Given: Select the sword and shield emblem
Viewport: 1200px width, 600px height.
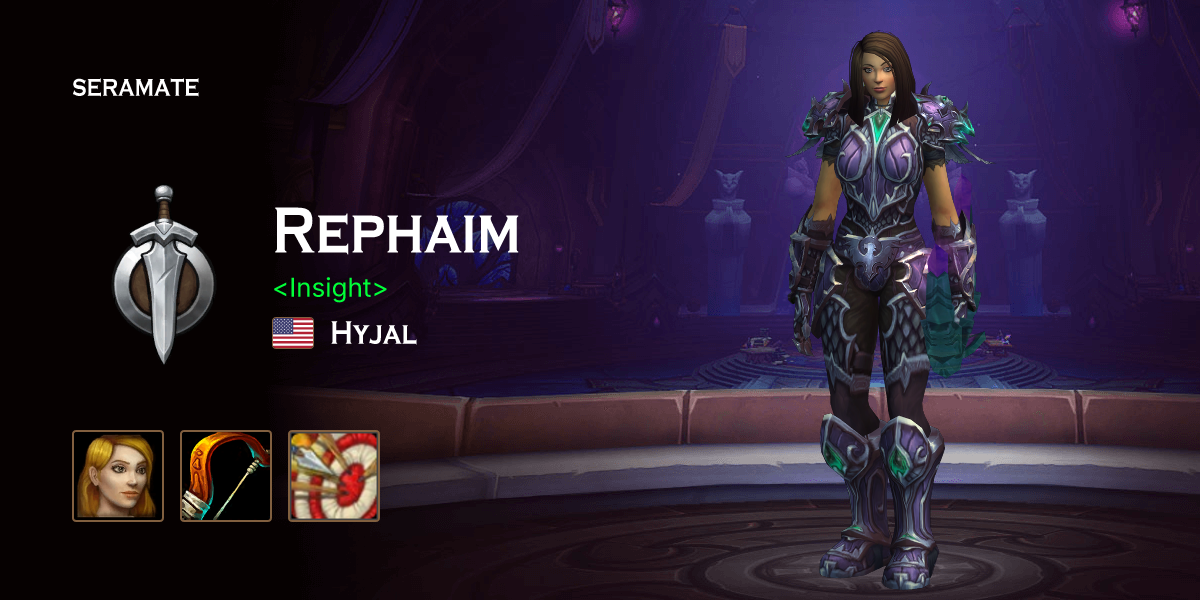Looking at the screenshot, I should pyautogui.click(x=163, y=273).
